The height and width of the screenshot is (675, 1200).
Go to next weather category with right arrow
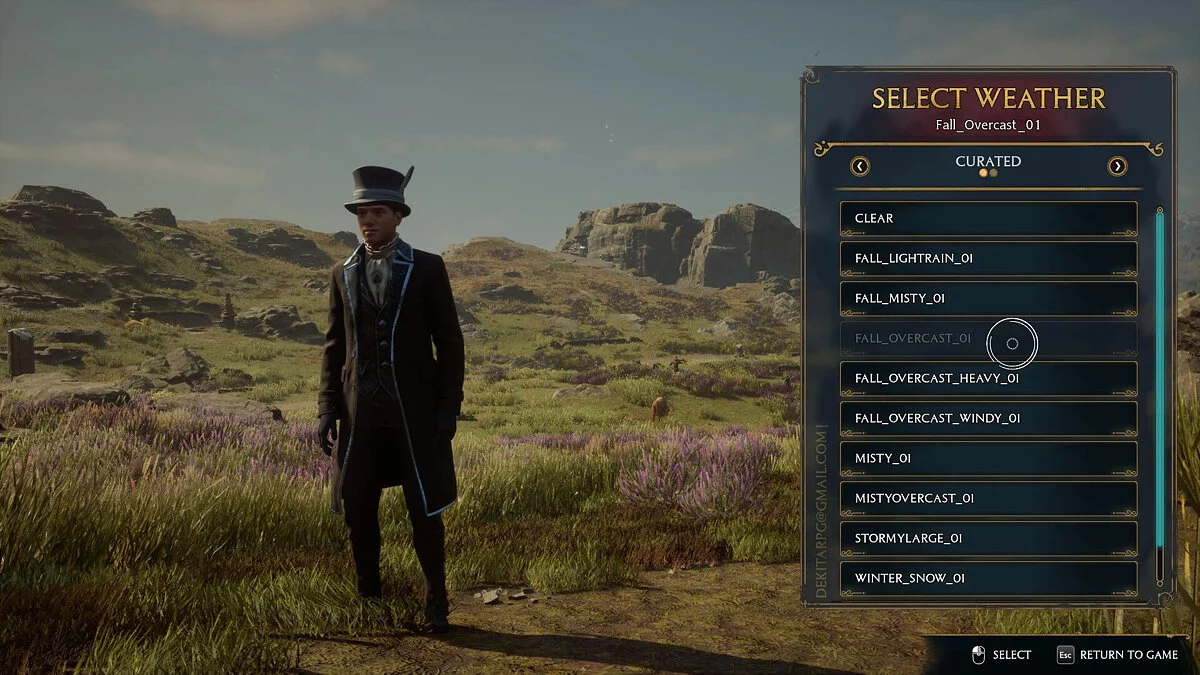[1117, 166]
